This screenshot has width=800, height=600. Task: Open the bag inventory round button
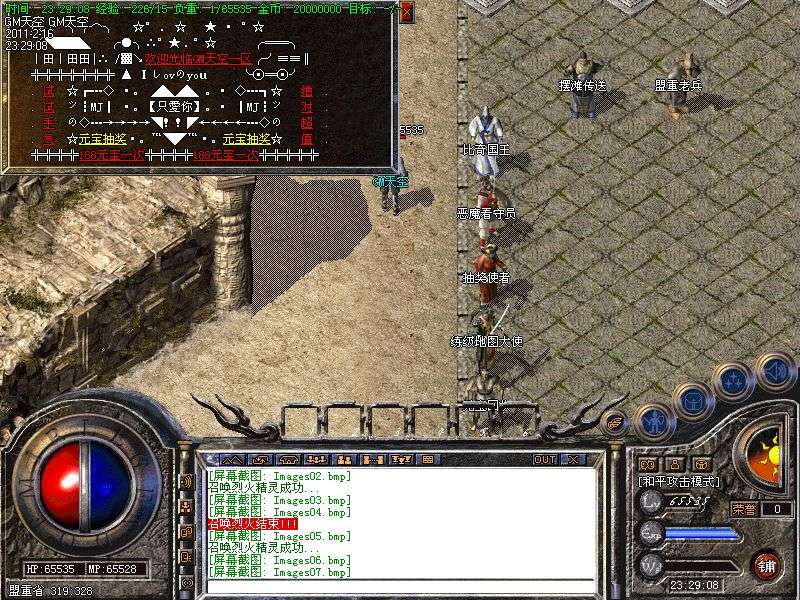[x=693, y=402]
